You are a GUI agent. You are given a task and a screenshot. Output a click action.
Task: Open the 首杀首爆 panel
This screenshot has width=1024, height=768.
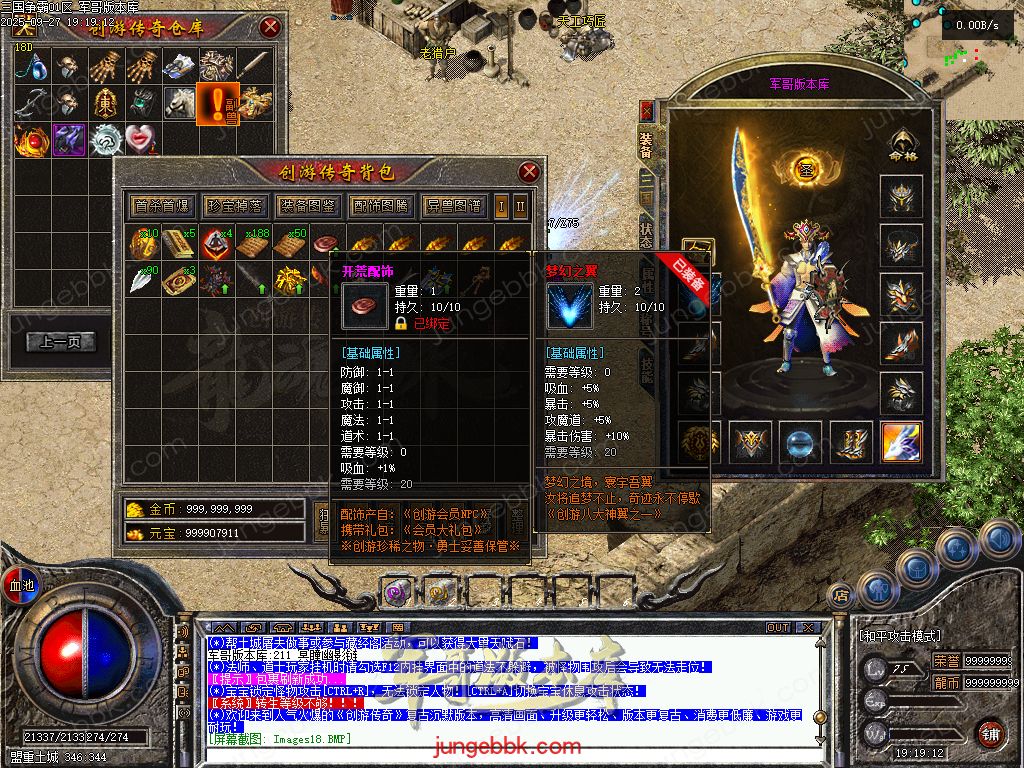160,206
